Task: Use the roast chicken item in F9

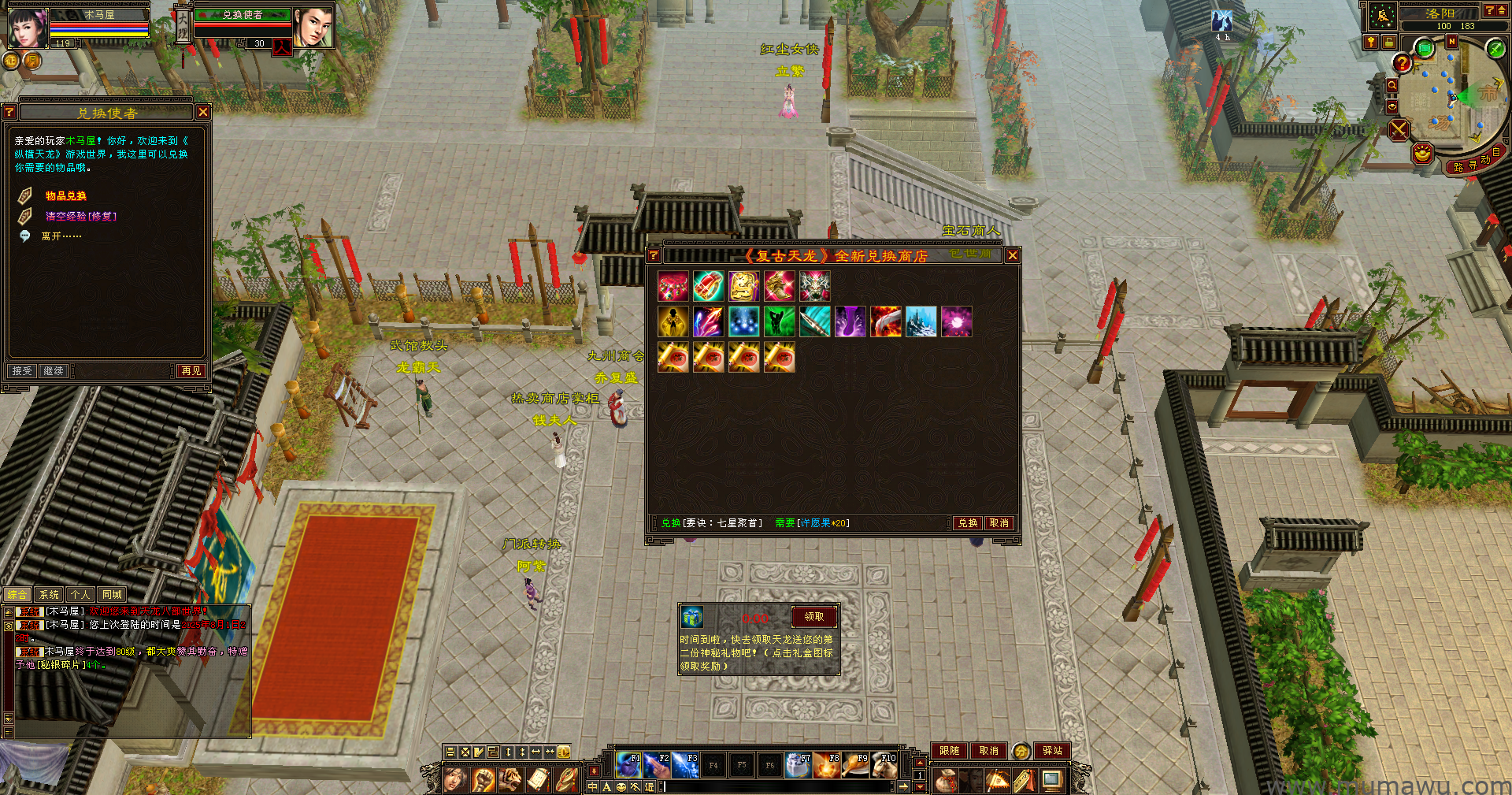Action: point(855,764)
